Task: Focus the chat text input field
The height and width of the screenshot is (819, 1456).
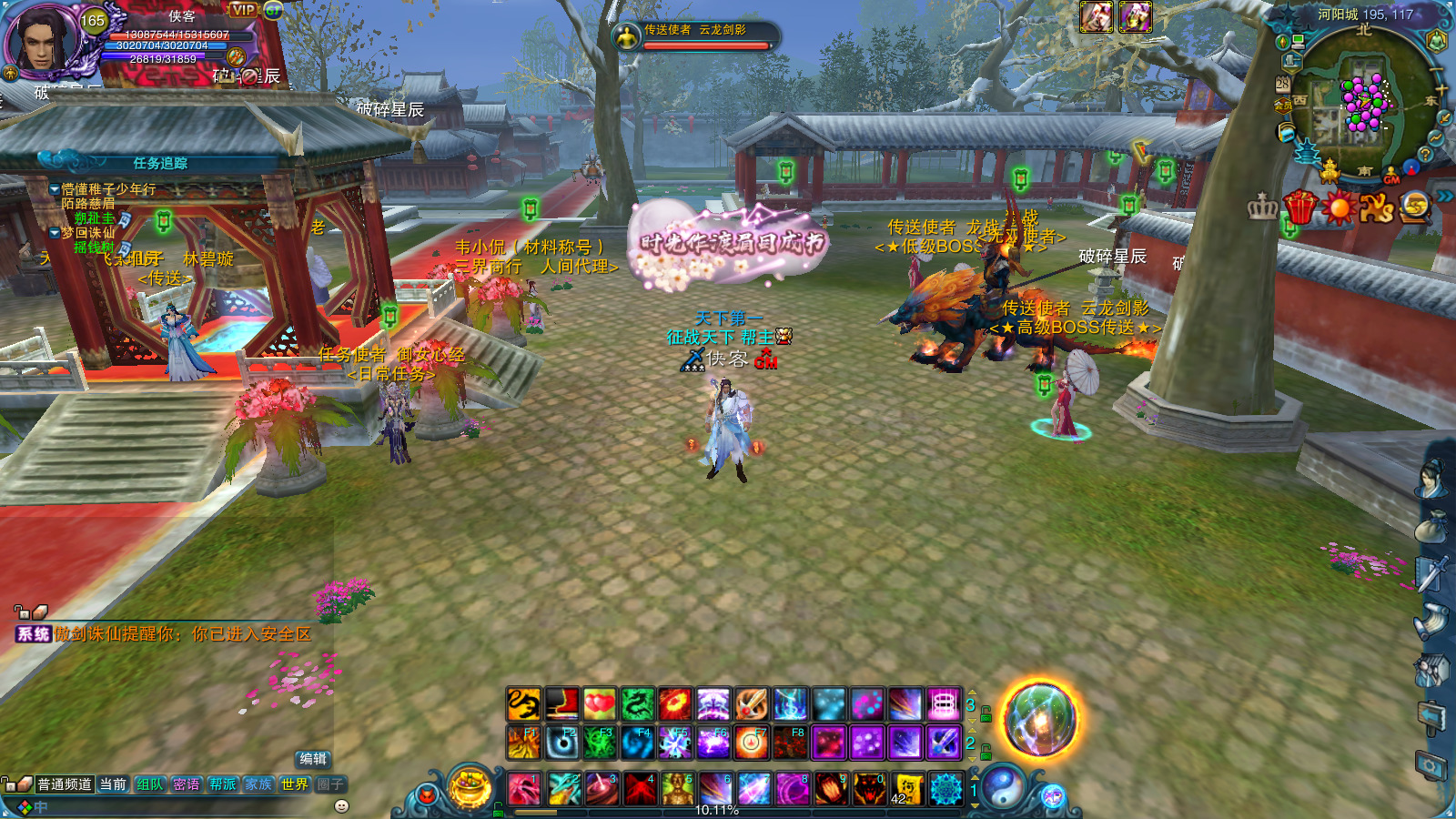Action: pos(182,806)
